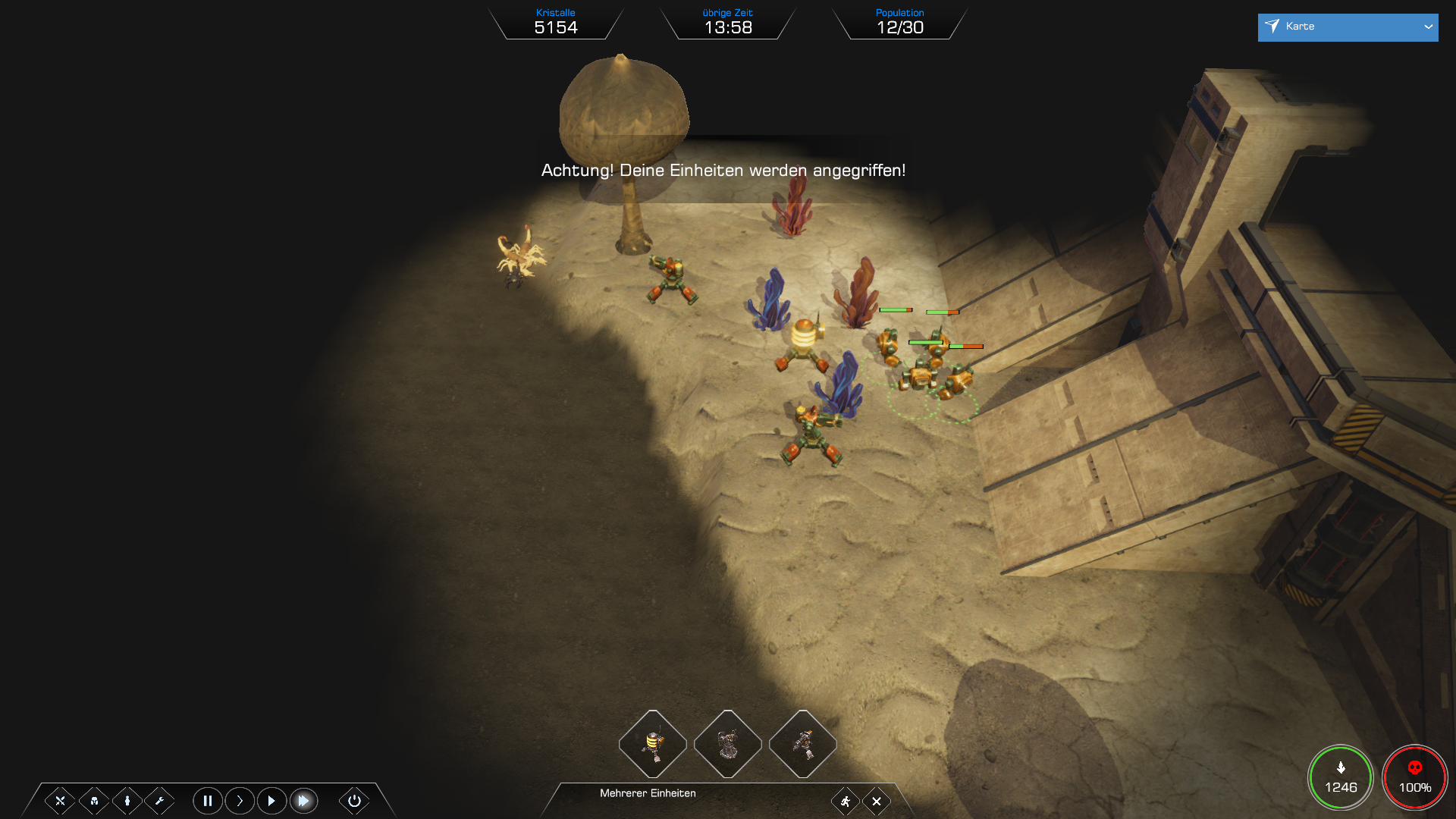Open the wrench tool button
This screenshot has width=1456, height=819.
(x=159, y=801)
